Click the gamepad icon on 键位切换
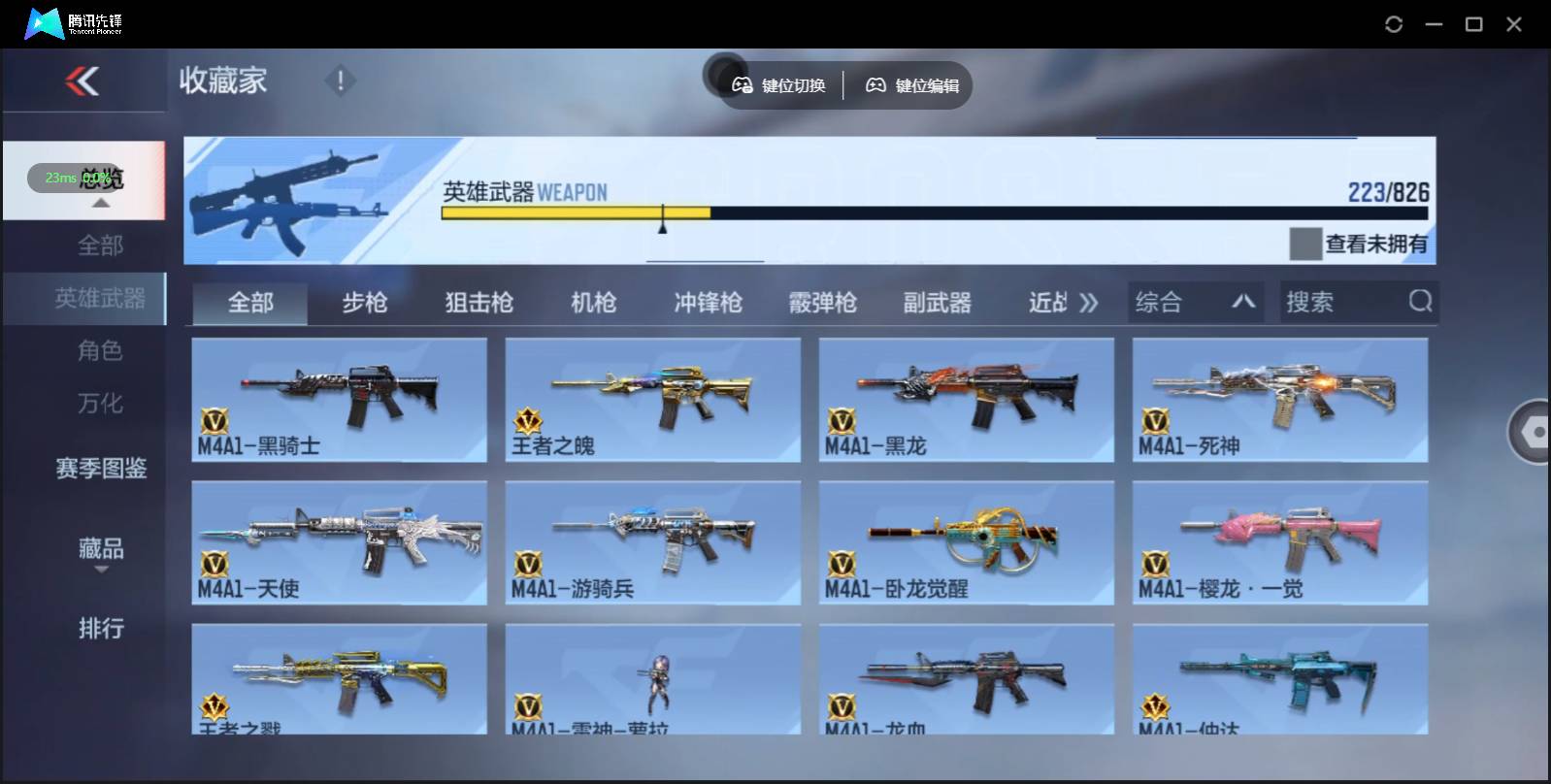The width and height of the screenshot is (1551, 784). [742, 85]
